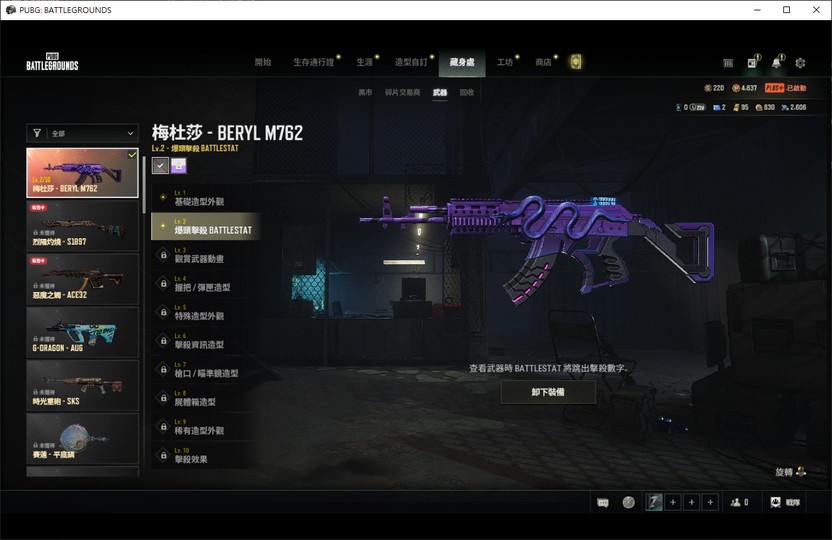The image size is (832, 540).
Task: Pick the G-DRAGON AUG skin
Action: pos(83,332)
